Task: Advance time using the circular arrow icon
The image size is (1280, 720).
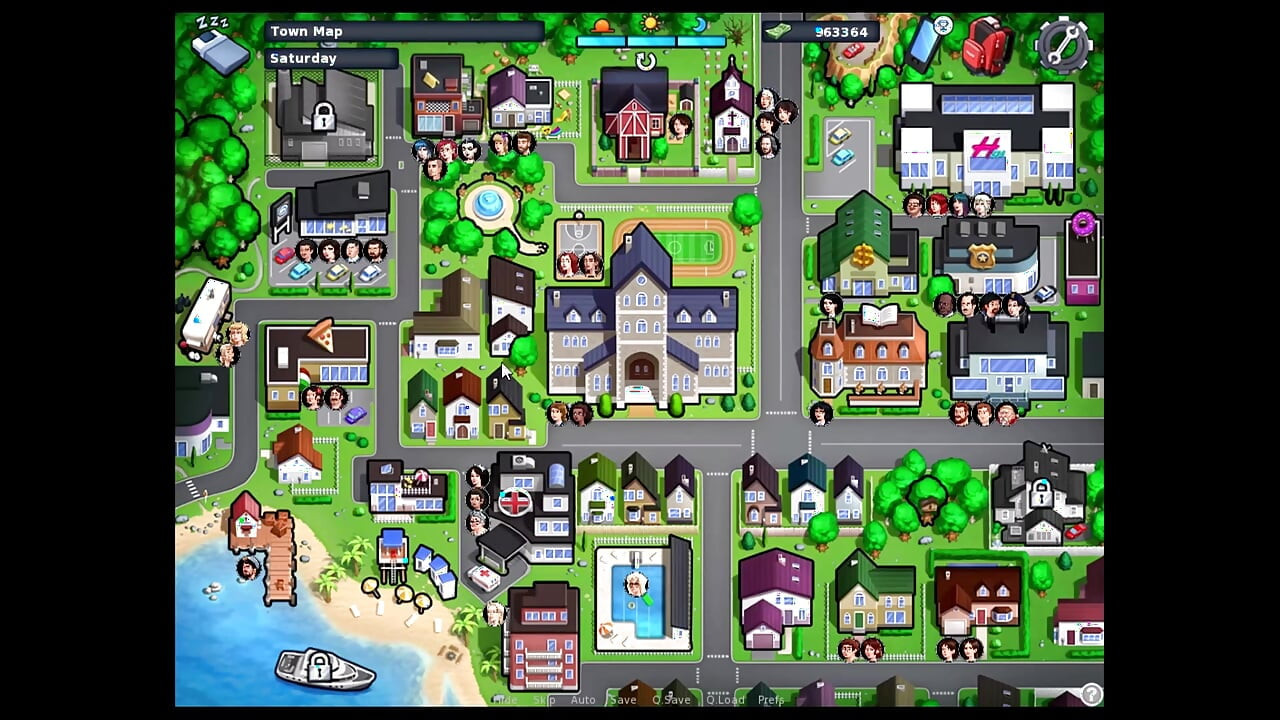Action: [646, 62]
